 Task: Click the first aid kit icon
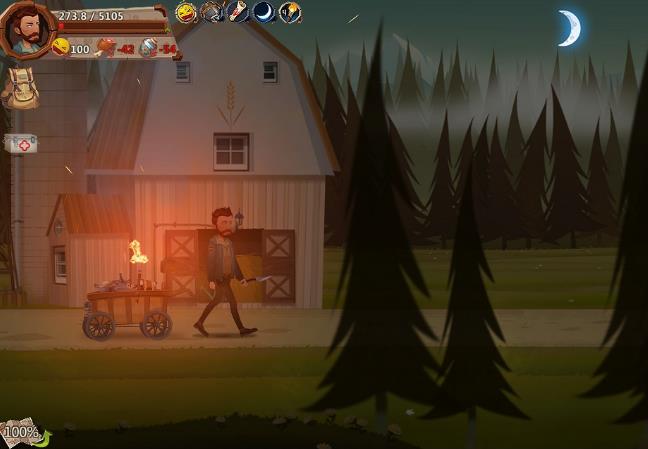tap(21, 144)
